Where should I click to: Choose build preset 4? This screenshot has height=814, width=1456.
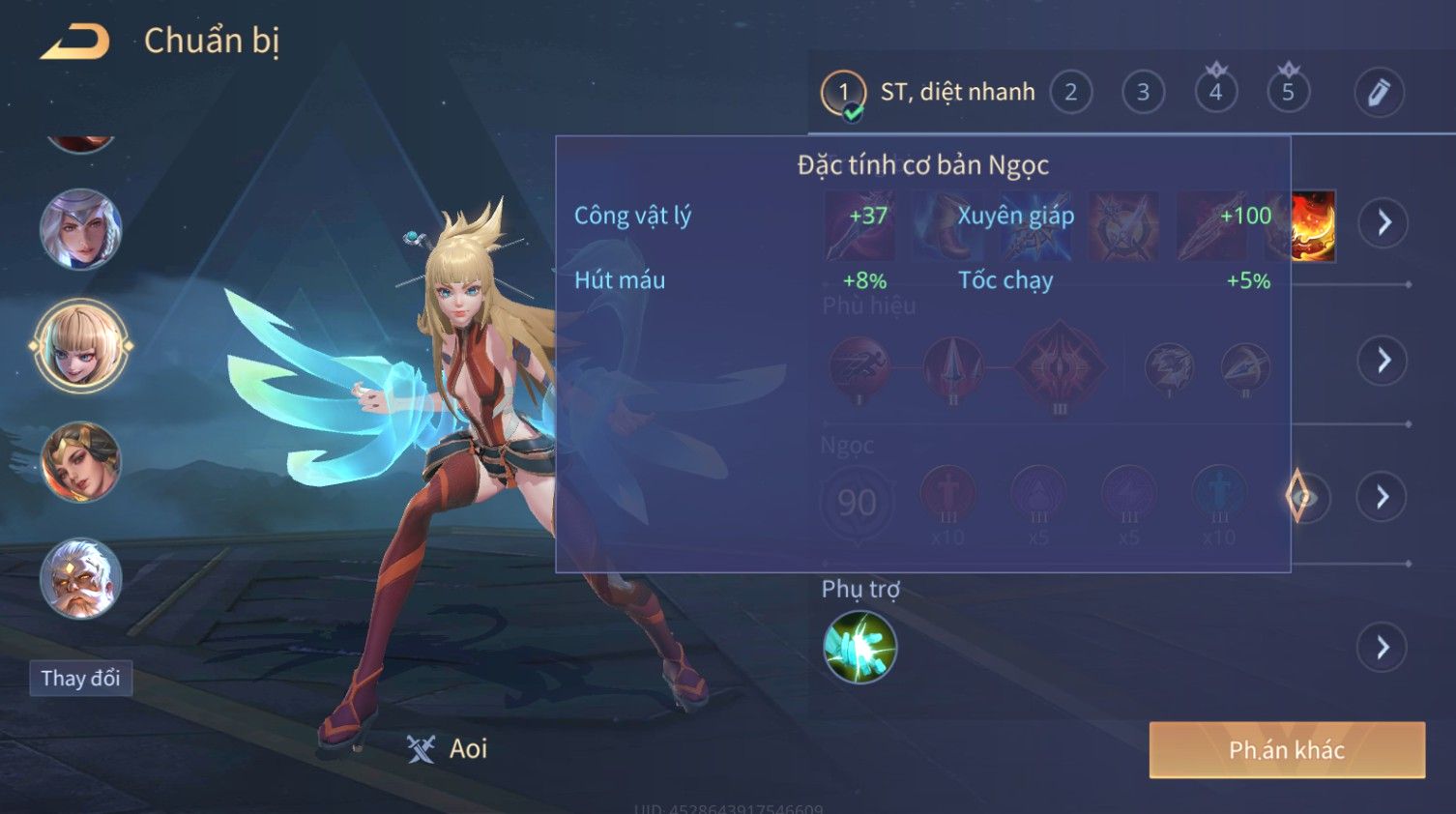pyautogui.click(x=1215, y=93)
